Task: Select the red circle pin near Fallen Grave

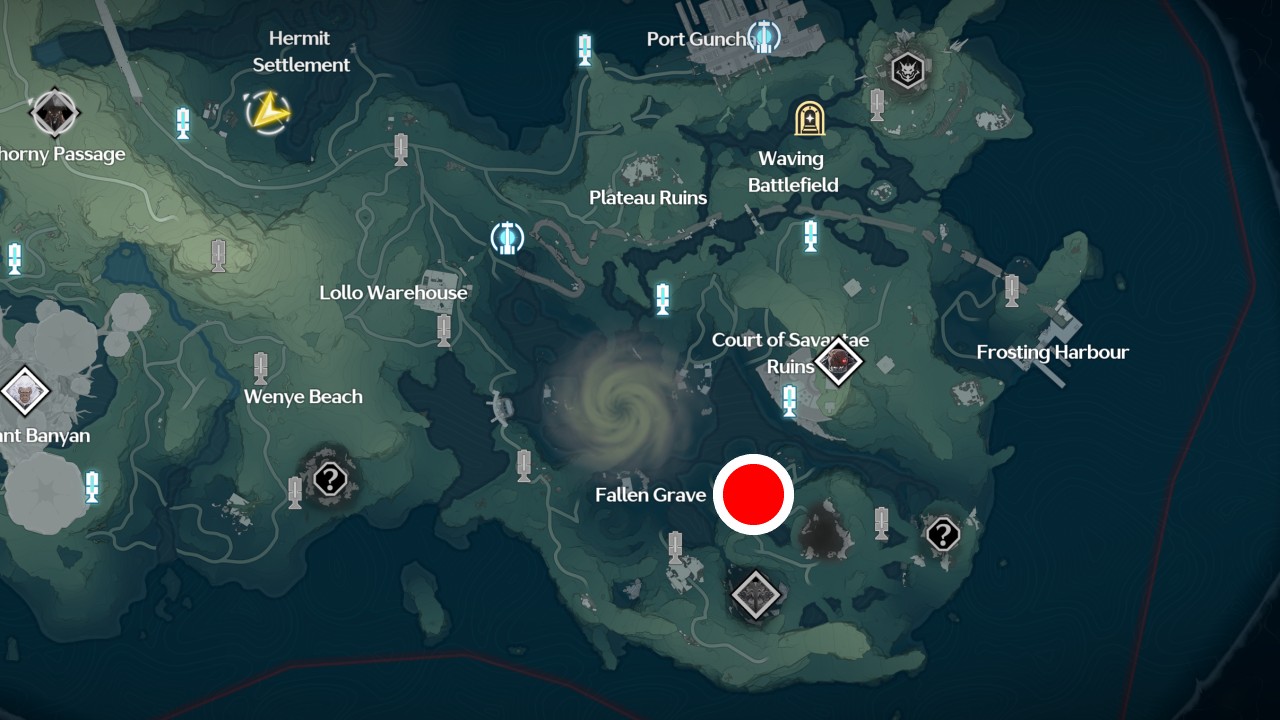Action: point(754,494)
